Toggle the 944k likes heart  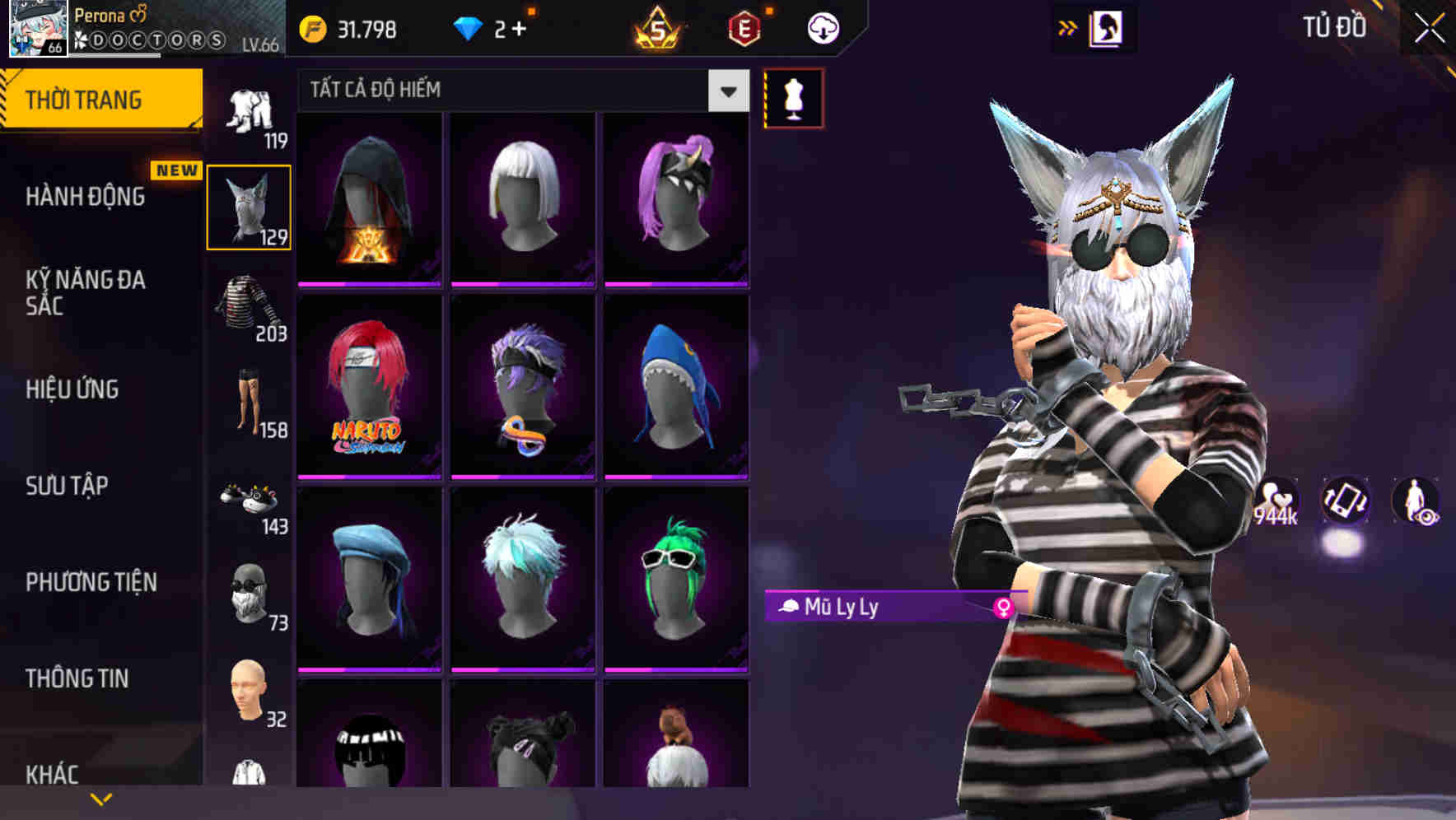tap(1277, 499)
